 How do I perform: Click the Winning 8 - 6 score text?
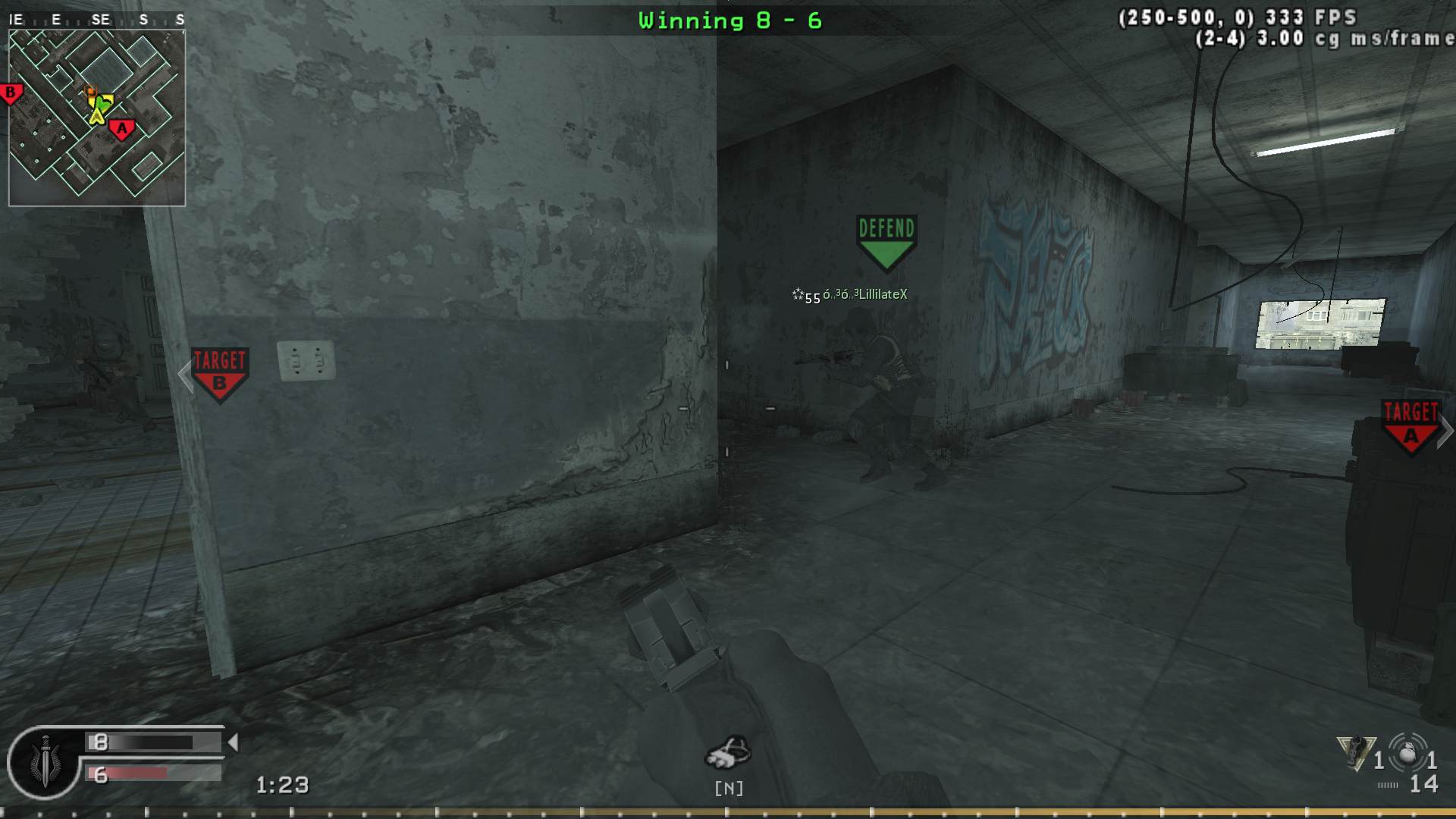[730, 20]
